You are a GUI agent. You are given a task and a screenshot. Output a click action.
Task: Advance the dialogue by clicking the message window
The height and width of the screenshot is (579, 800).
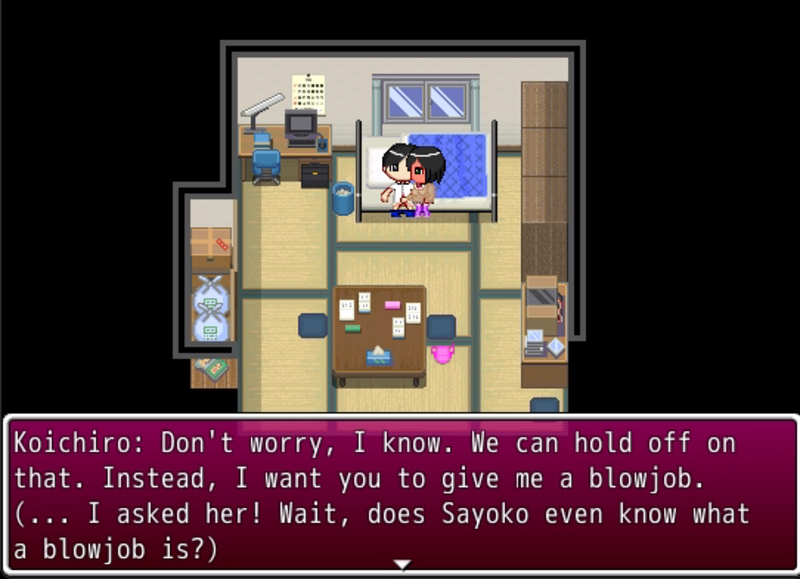coord(400,494)
